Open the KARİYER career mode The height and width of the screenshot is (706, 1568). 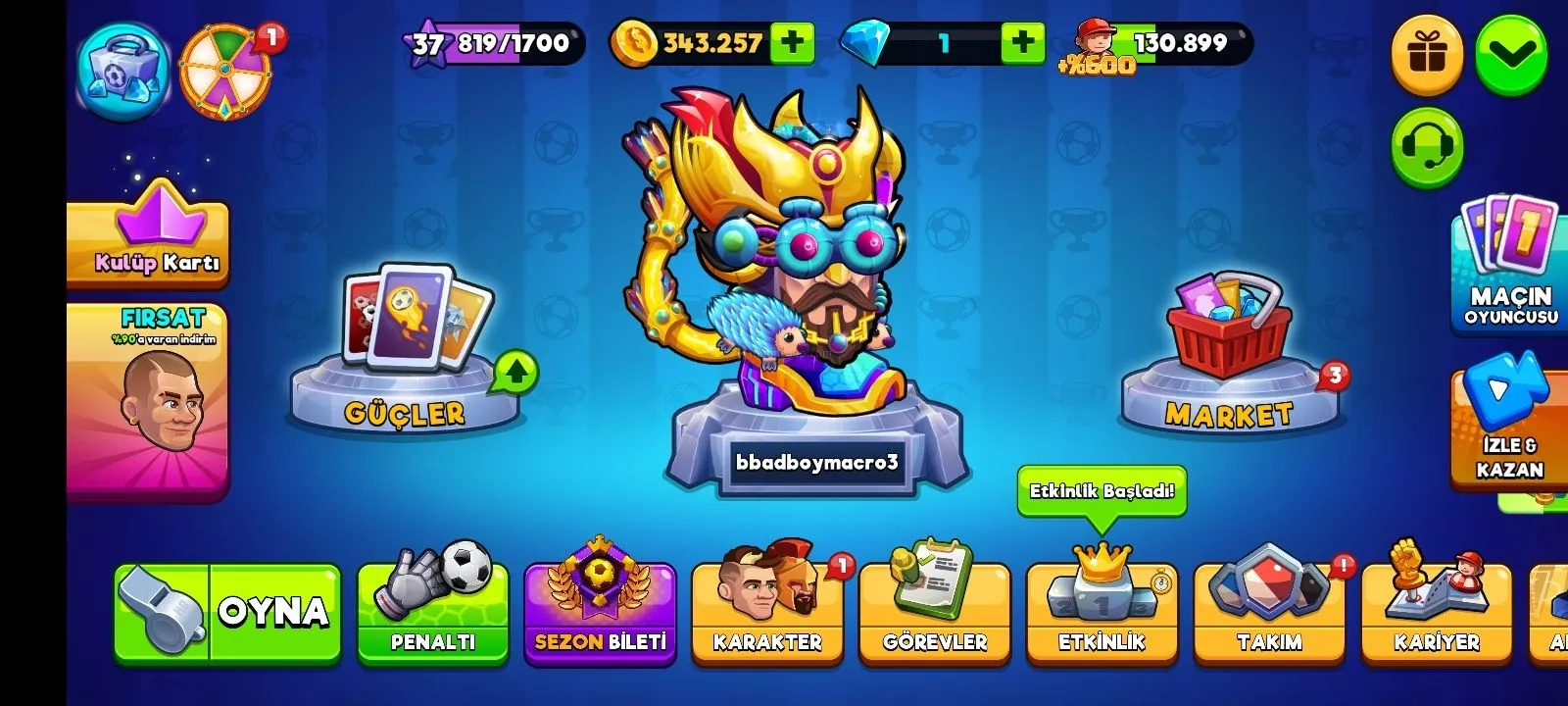(1437, 613)
